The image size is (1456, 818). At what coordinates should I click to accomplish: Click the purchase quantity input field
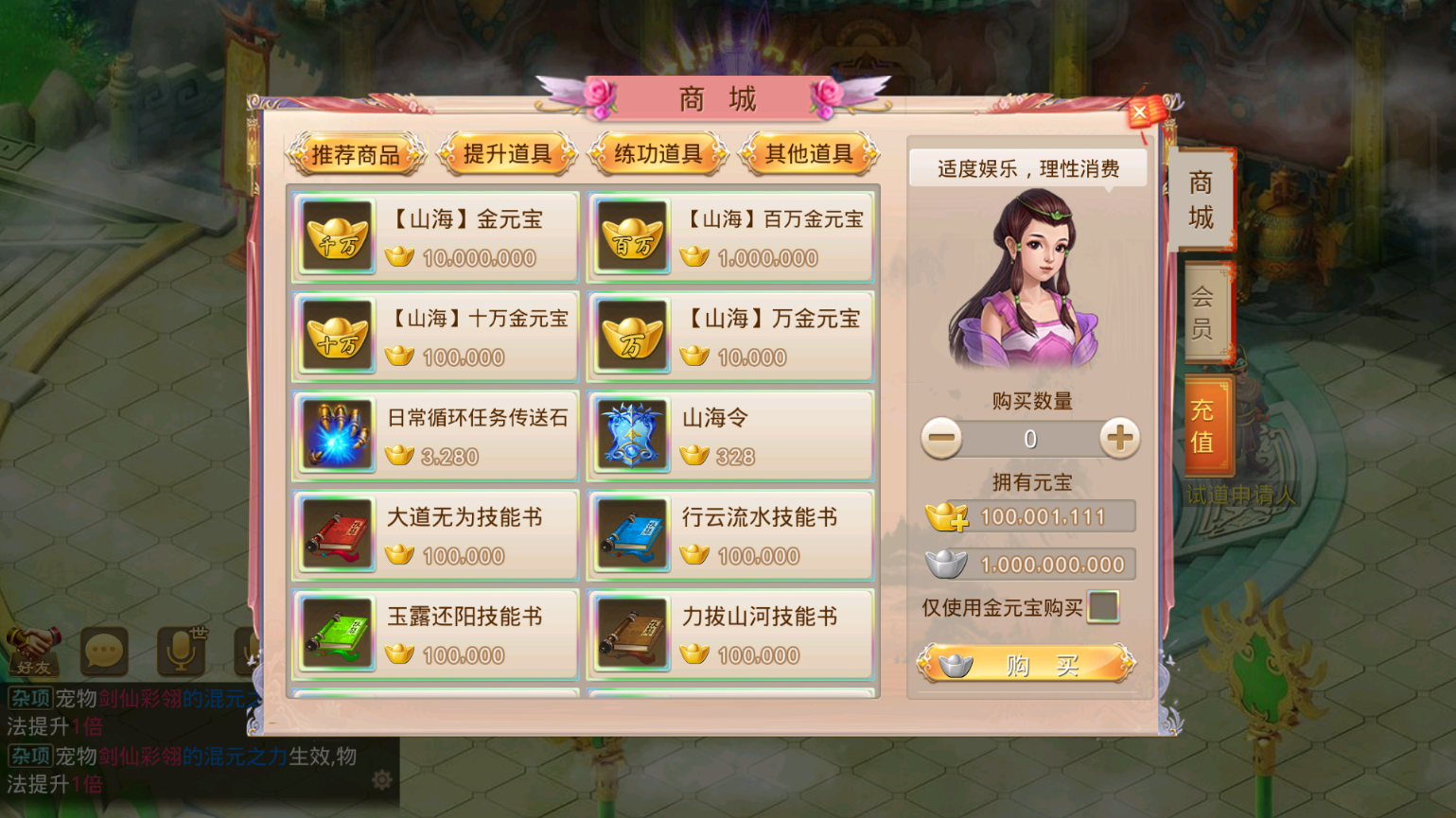pos(1030,438)
